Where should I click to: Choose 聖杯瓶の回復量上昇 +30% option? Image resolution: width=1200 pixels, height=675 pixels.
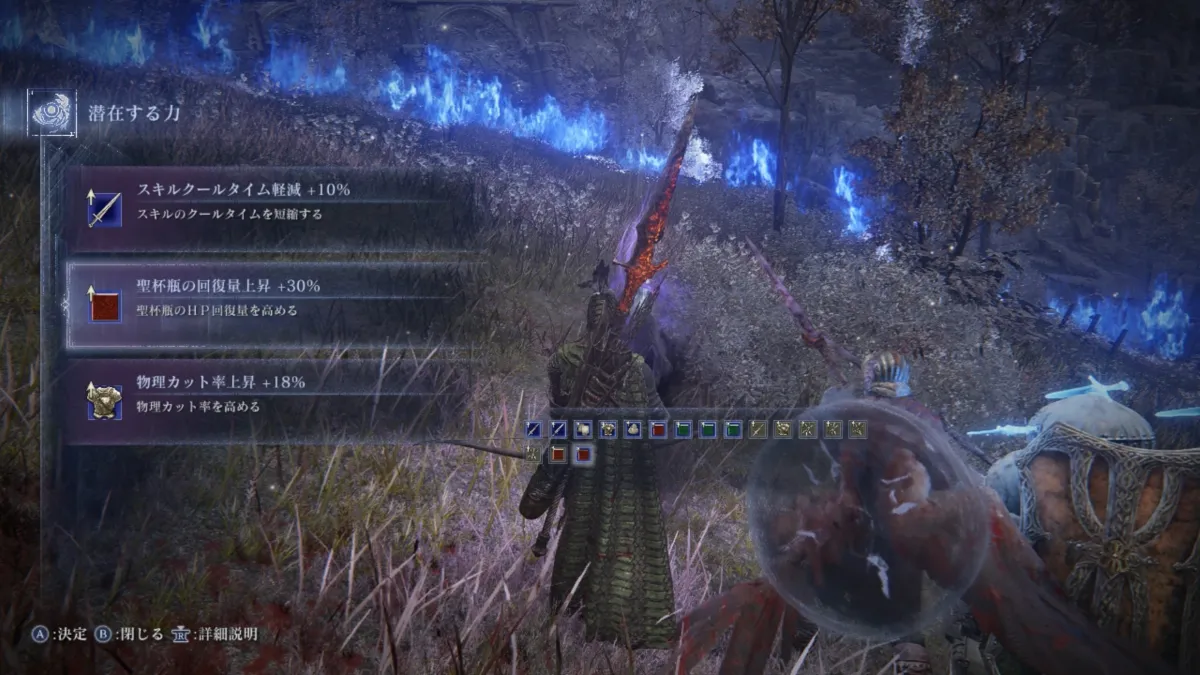[270, 298]
